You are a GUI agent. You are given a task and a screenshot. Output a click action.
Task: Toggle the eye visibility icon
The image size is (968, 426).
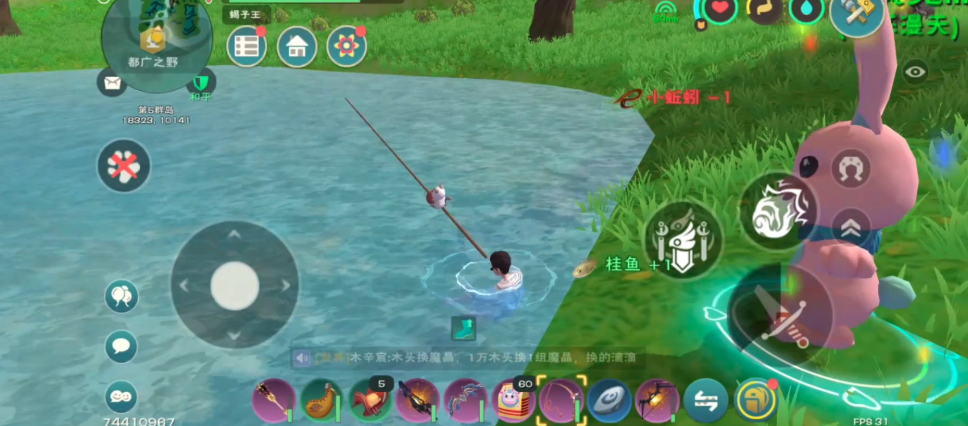pyautogui.click(x=915, y=72)
